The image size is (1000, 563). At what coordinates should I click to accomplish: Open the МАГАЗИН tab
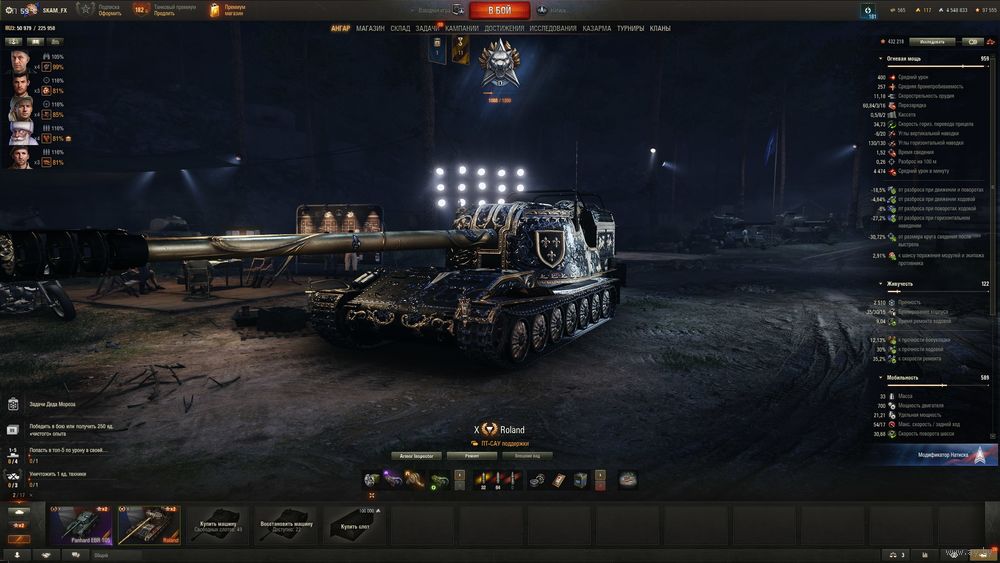point(370,29)
